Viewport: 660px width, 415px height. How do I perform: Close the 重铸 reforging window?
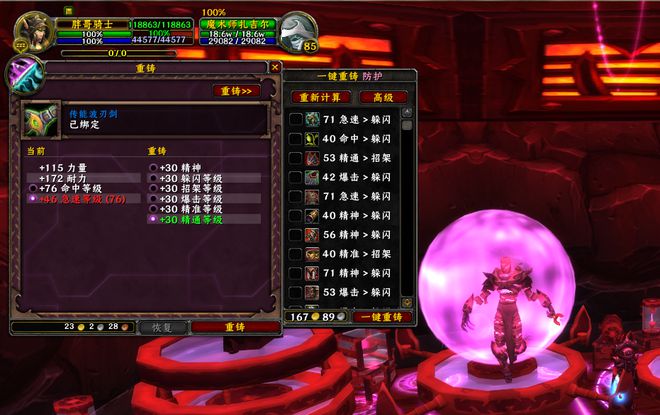(x=275, y=68)
